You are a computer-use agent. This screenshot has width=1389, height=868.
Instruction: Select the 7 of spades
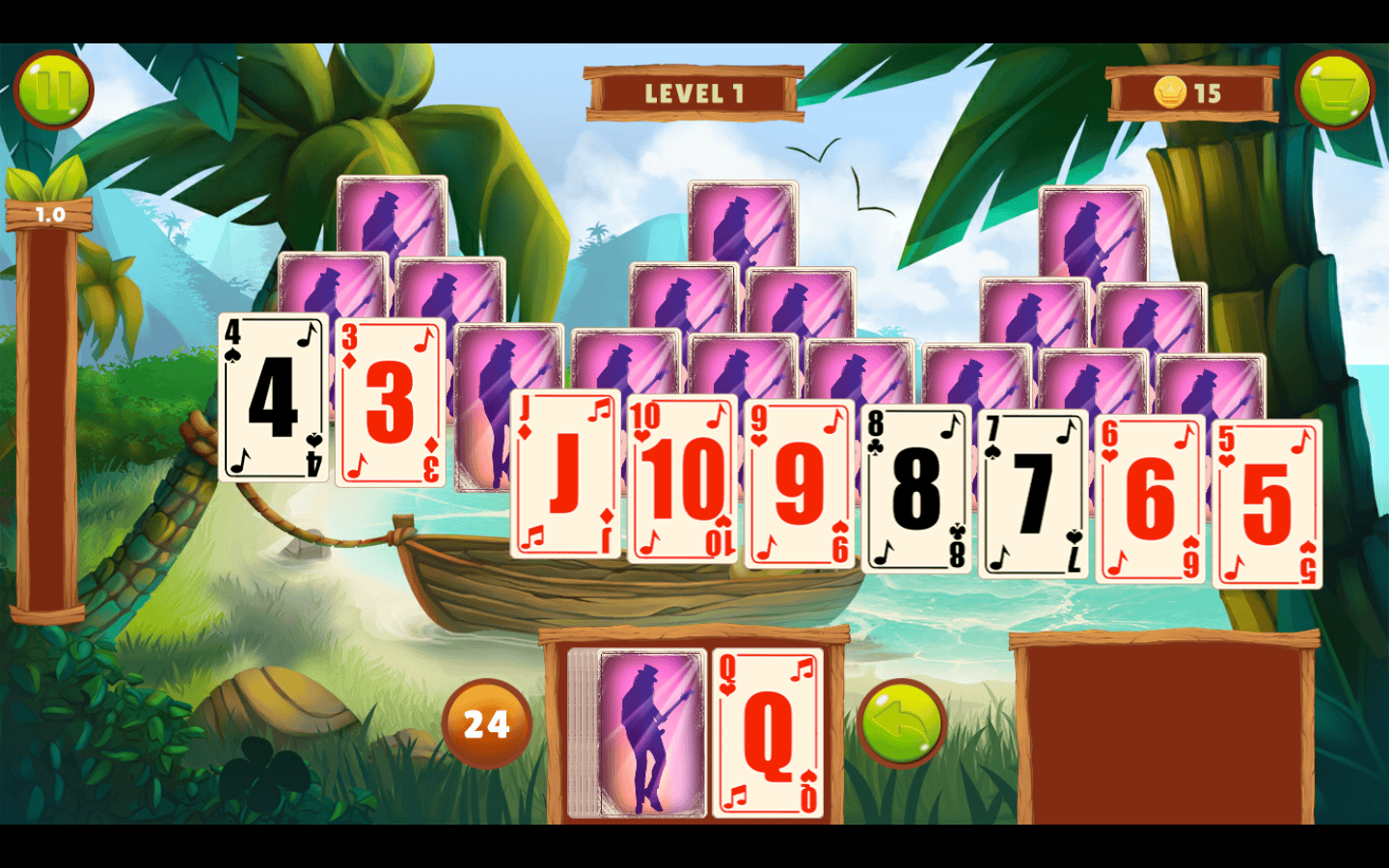point(1031,487)
